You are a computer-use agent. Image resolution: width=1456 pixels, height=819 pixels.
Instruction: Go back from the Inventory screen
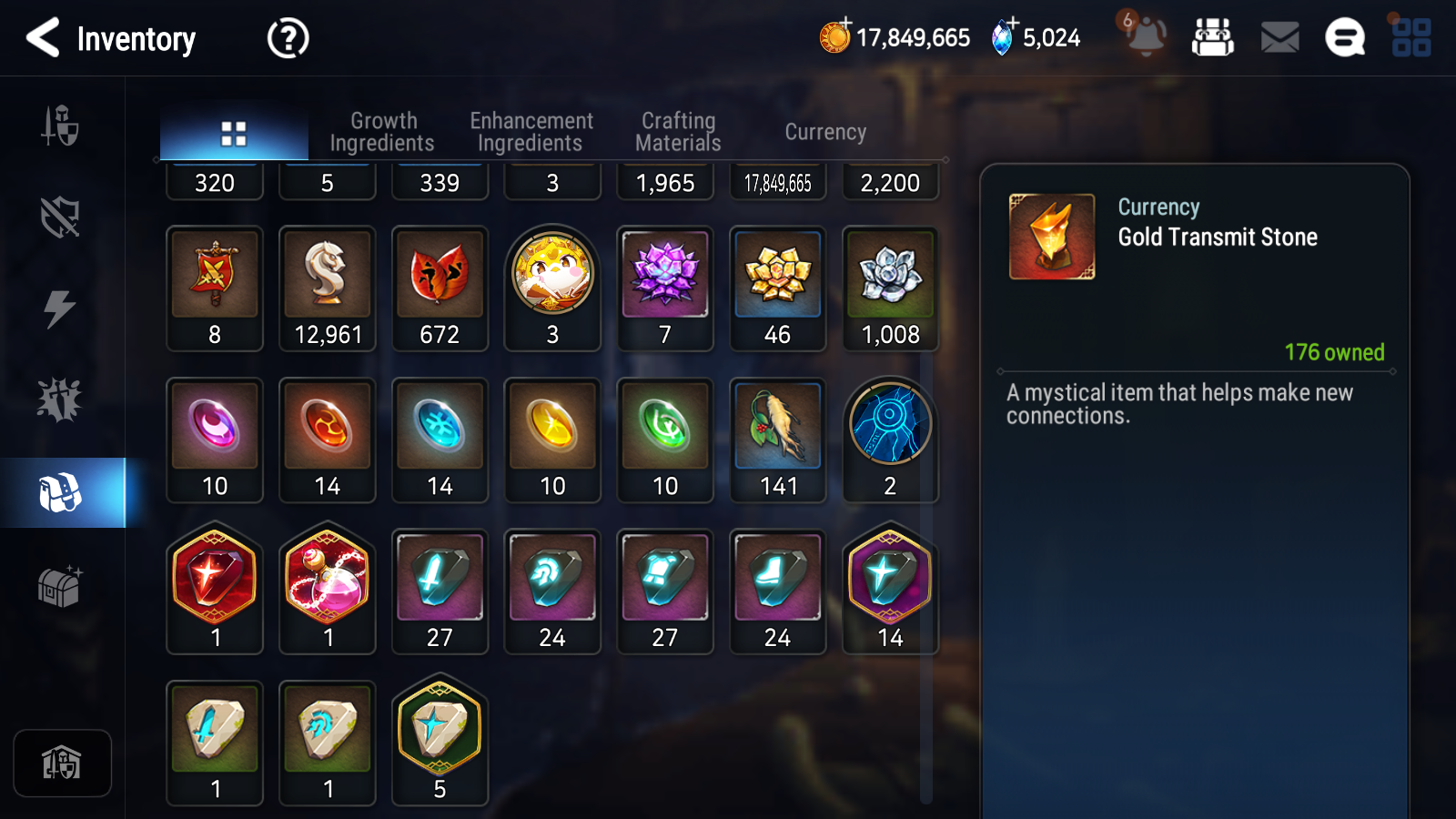point(43,38)
